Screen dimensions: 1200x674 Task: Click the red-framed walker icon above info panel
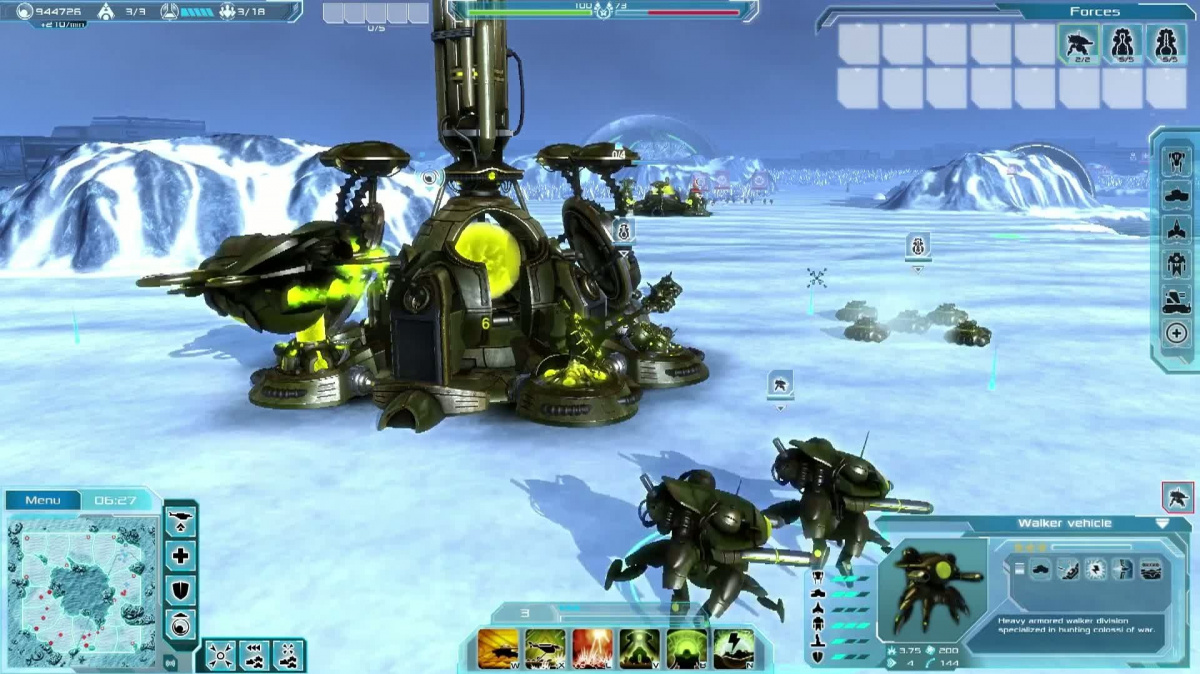pyautogui.click(x=1177, y=496)
